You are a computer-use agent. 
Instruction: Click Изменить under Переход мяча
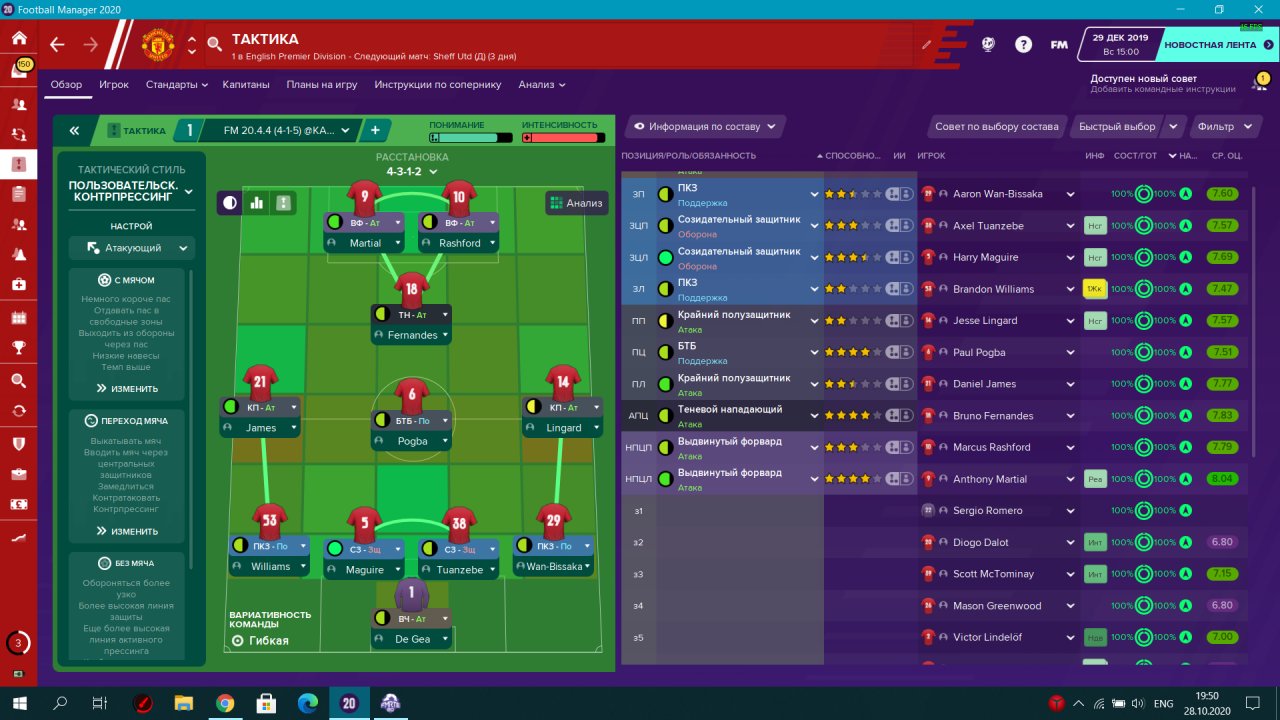[127, 532]
